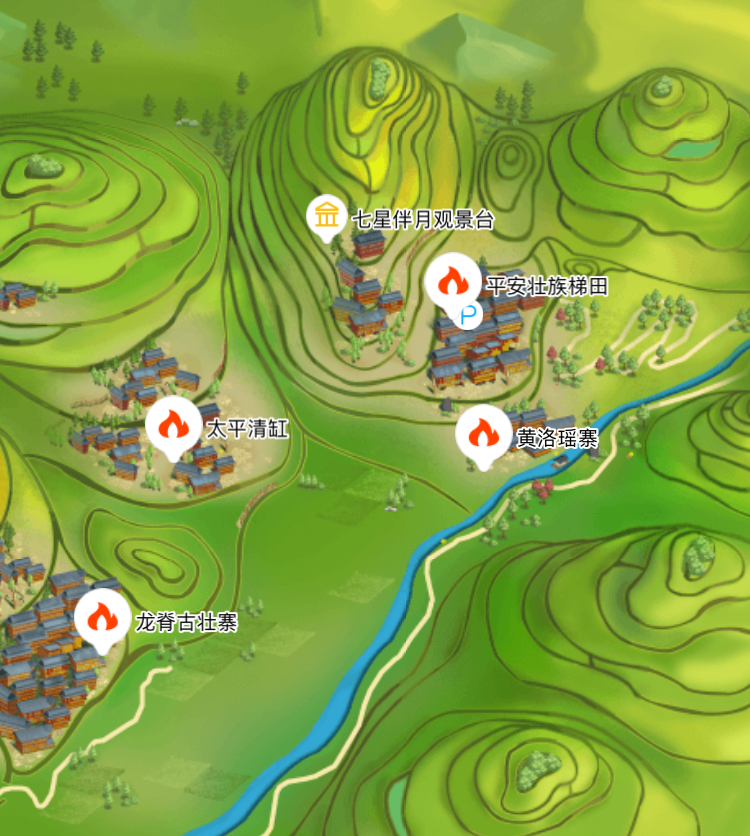750x836 pixels.
Task: Choose the 龙脊古壮寨 map marker
Action: pyautogui.click(x=102, y=618)
